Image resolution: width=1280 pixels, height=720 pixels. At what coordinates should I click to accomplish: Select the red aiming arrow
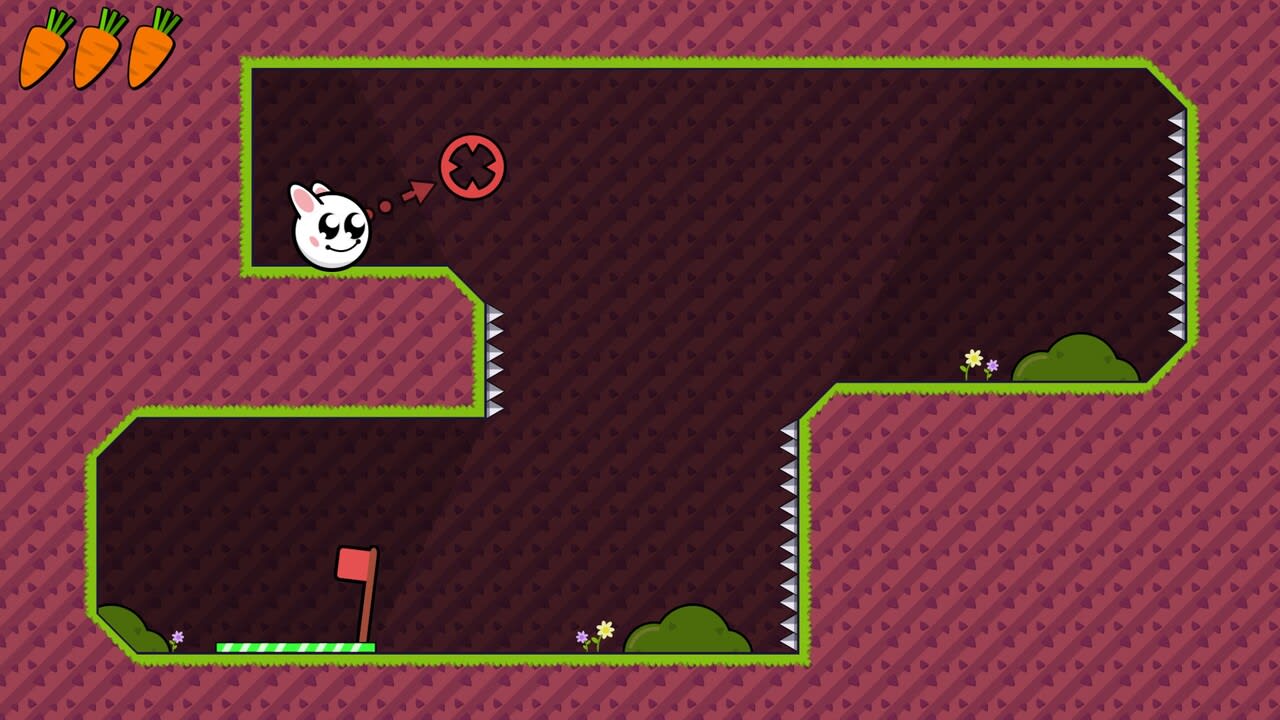pyautogui.click(x=420, y=190)
